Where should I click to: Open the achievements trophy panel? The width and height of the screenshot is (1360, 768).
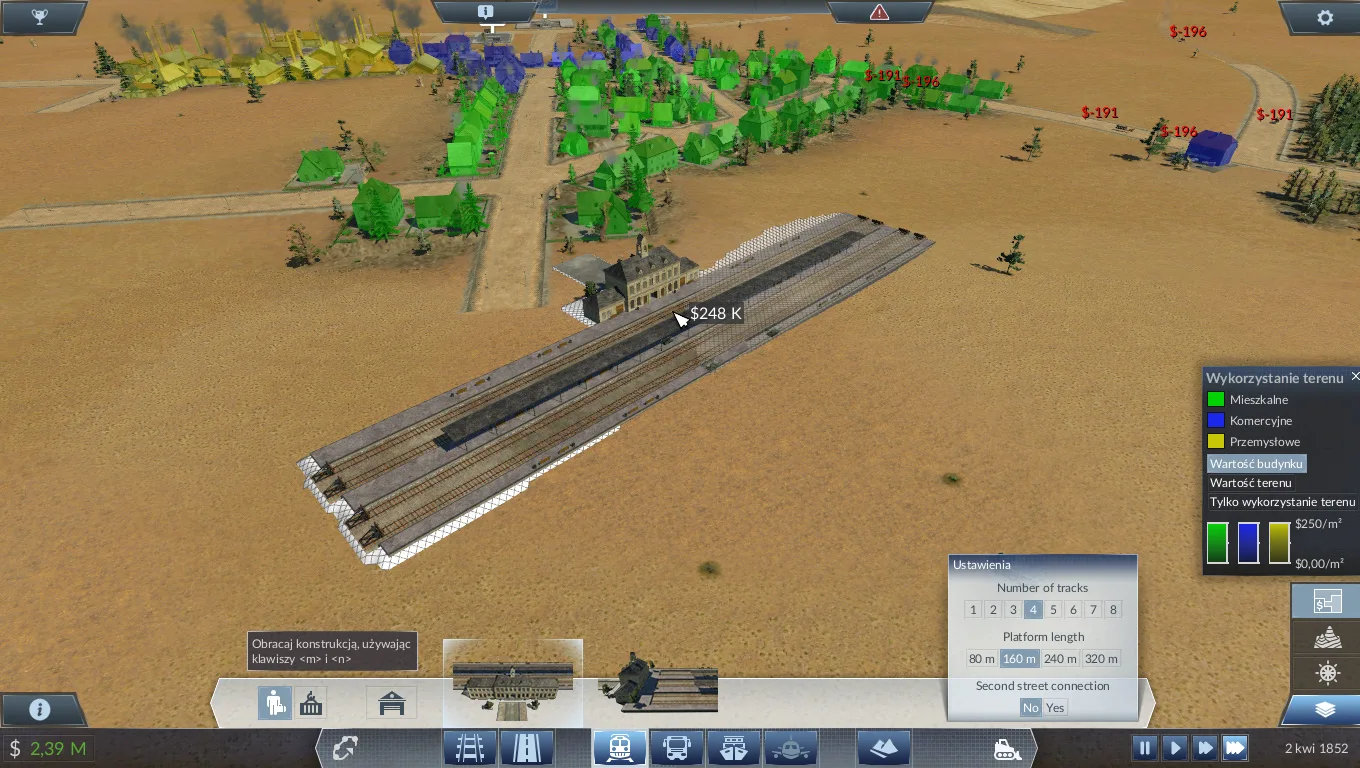pos(40,16)
